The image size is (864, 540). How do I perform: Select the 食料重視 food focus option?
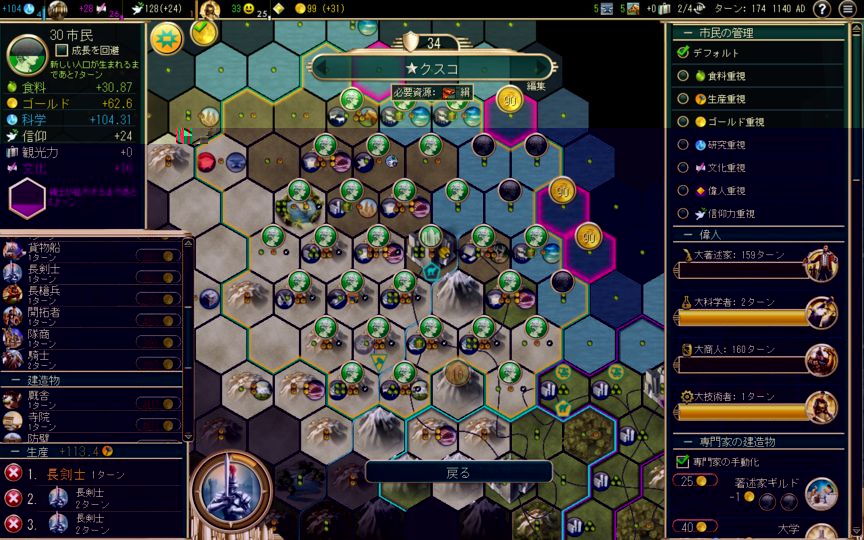[x=684, y=76]
